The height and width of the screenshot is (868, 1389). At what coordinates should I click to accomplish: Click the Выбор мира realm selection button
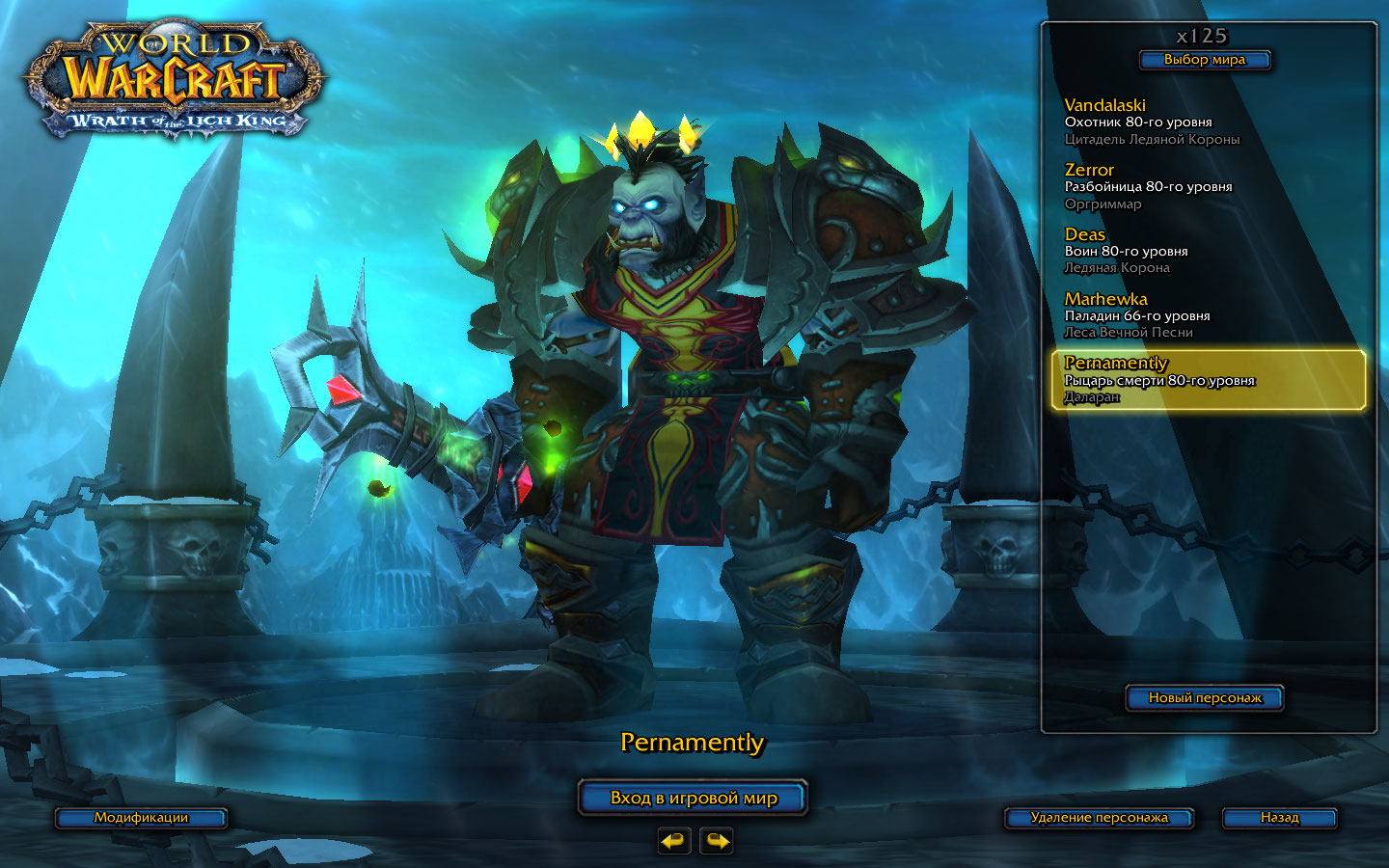point(1204,60)
